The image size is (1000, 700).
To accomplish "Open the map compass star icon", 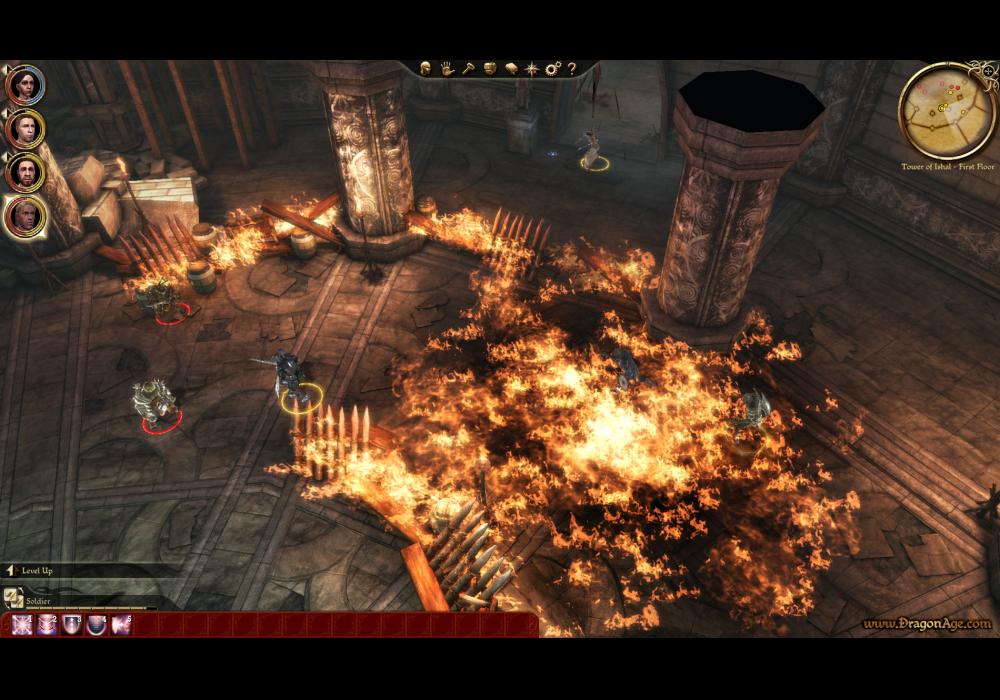I will click(x=532, y=69).
